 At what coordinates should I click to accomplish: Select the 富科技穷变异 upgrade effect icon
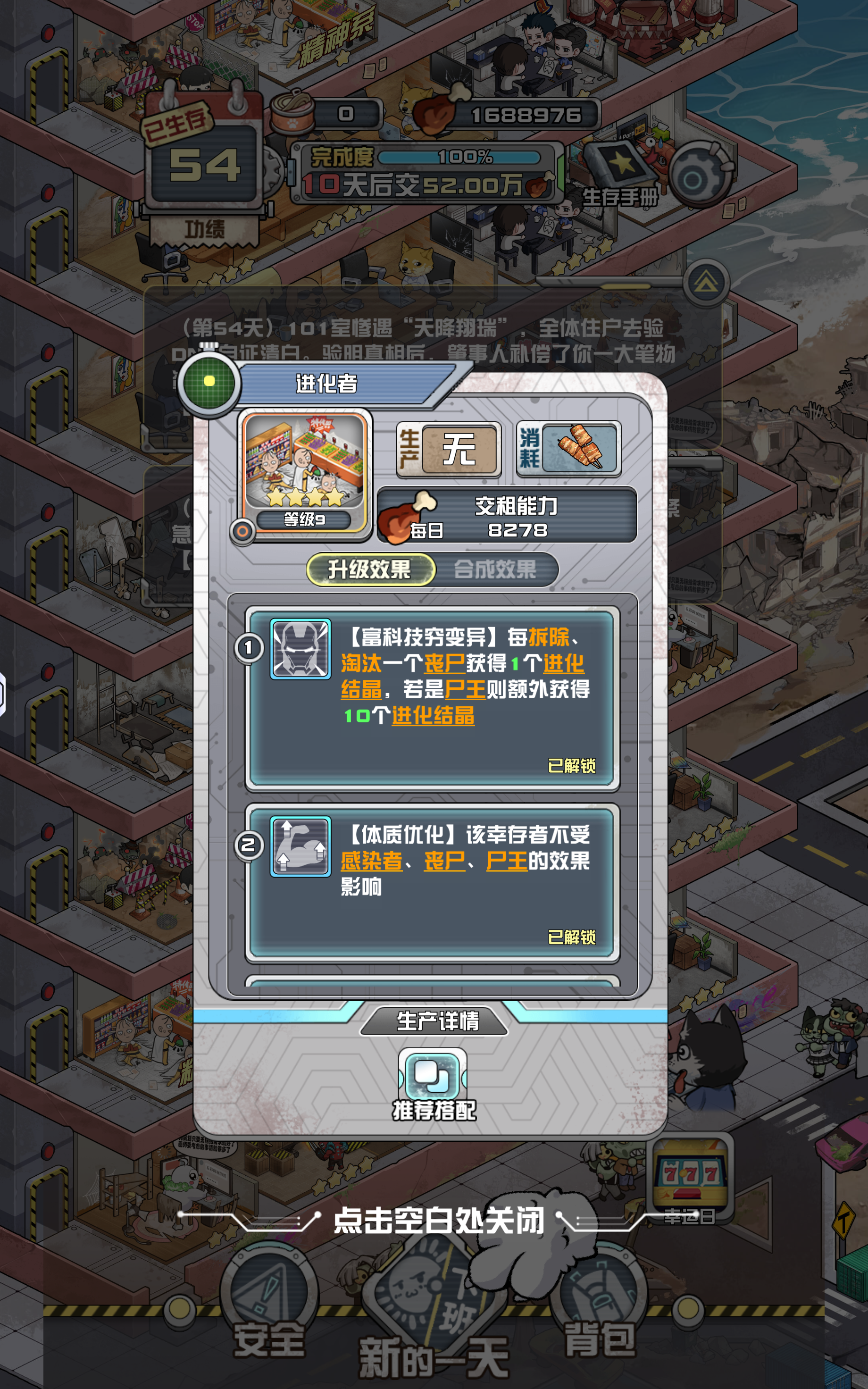[x=300, y=649]
